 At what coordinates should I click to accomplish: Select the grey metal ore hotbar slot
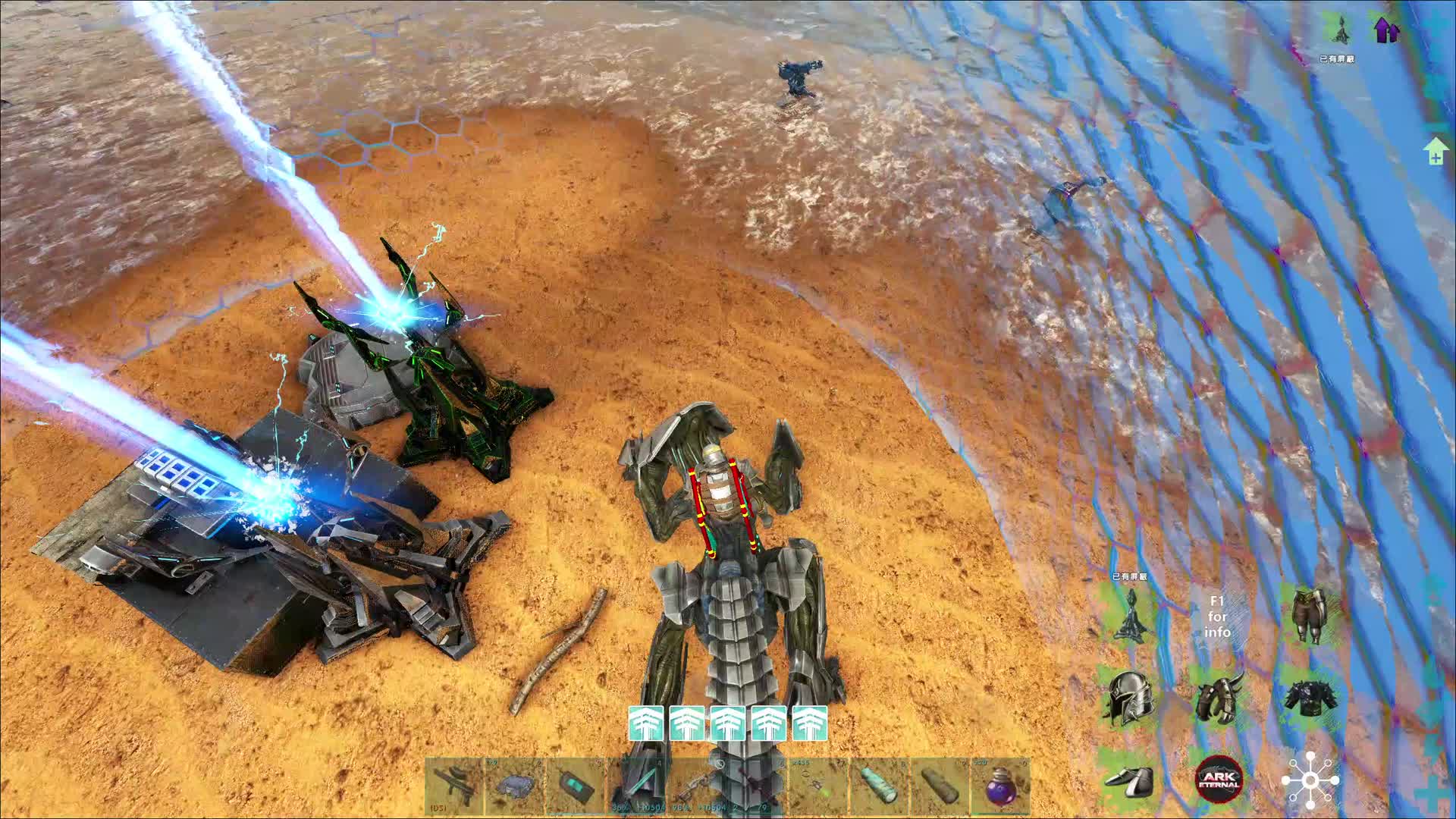(x=515, y=786)
